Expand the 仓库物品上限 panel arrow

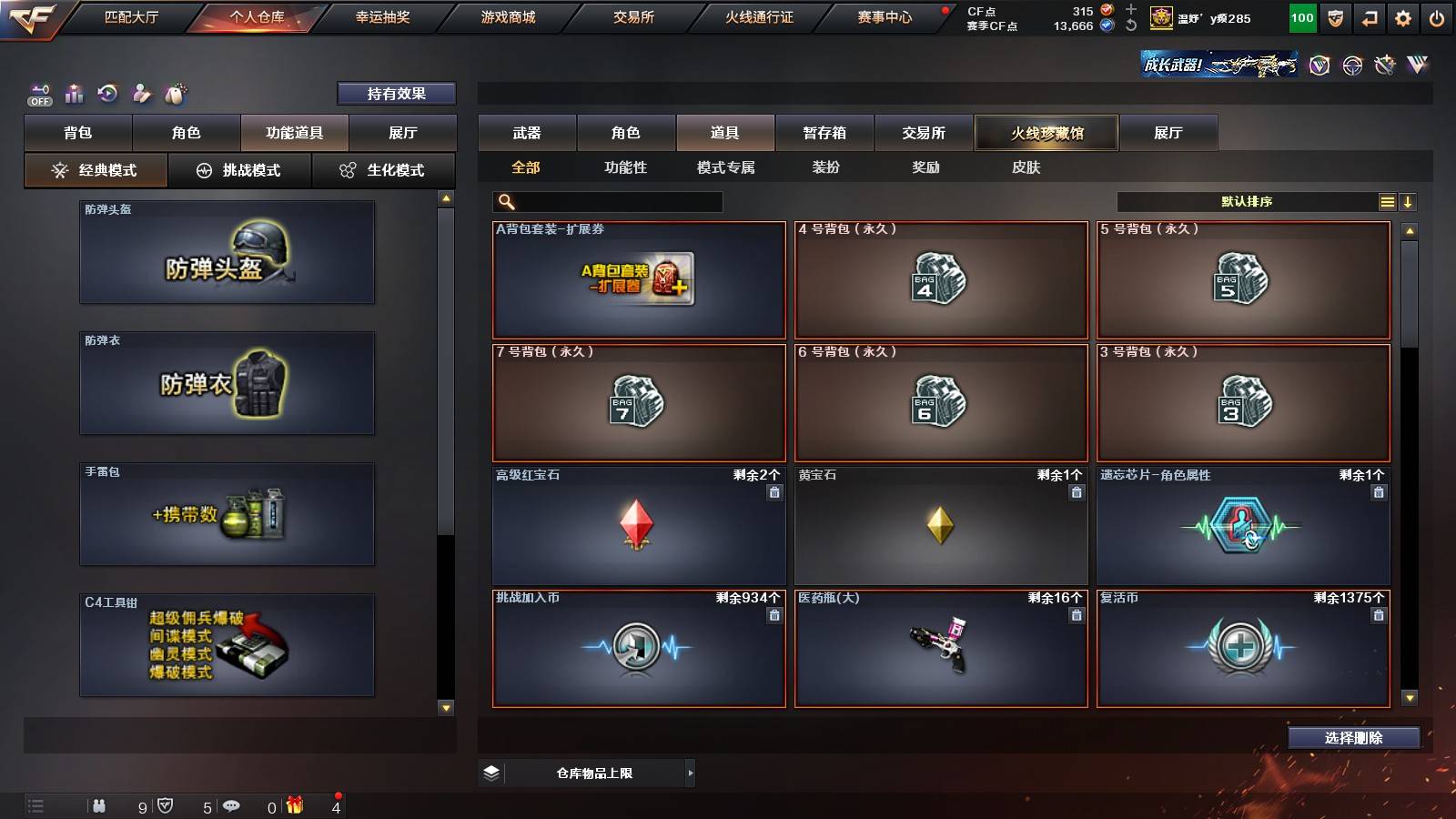(x=690, y=773)
